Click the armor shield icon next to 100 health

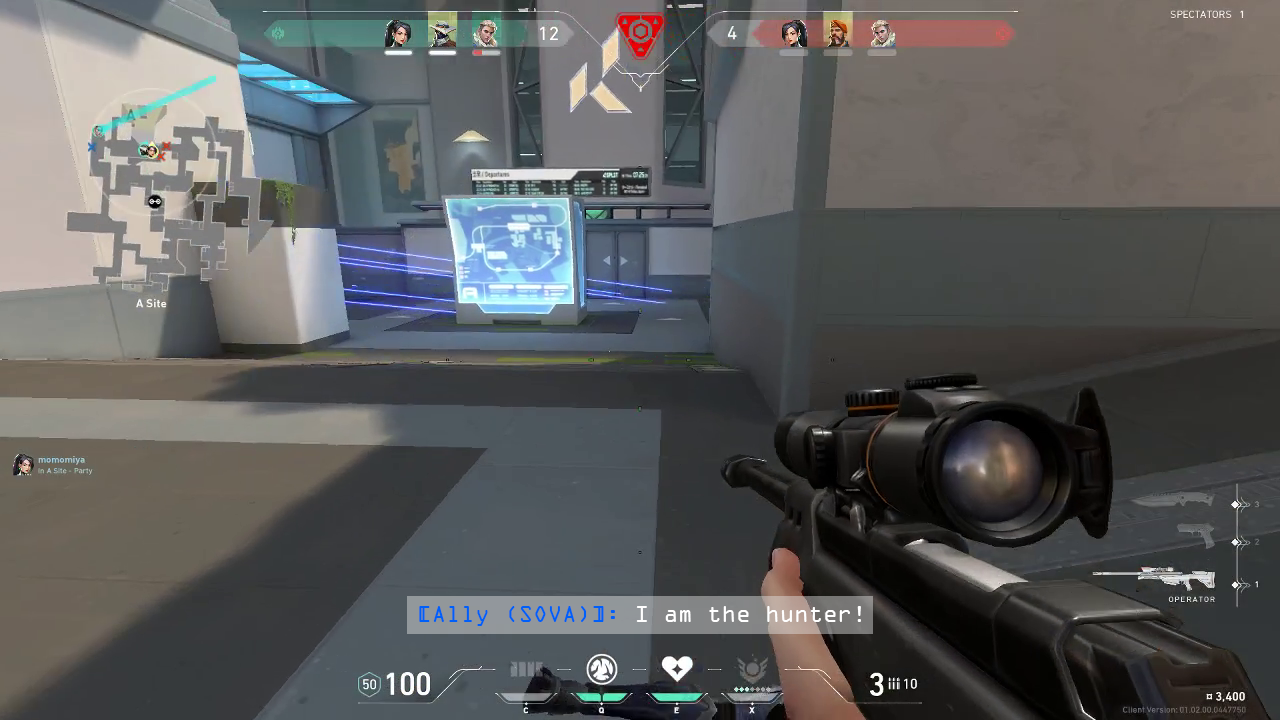click(369, 685)
